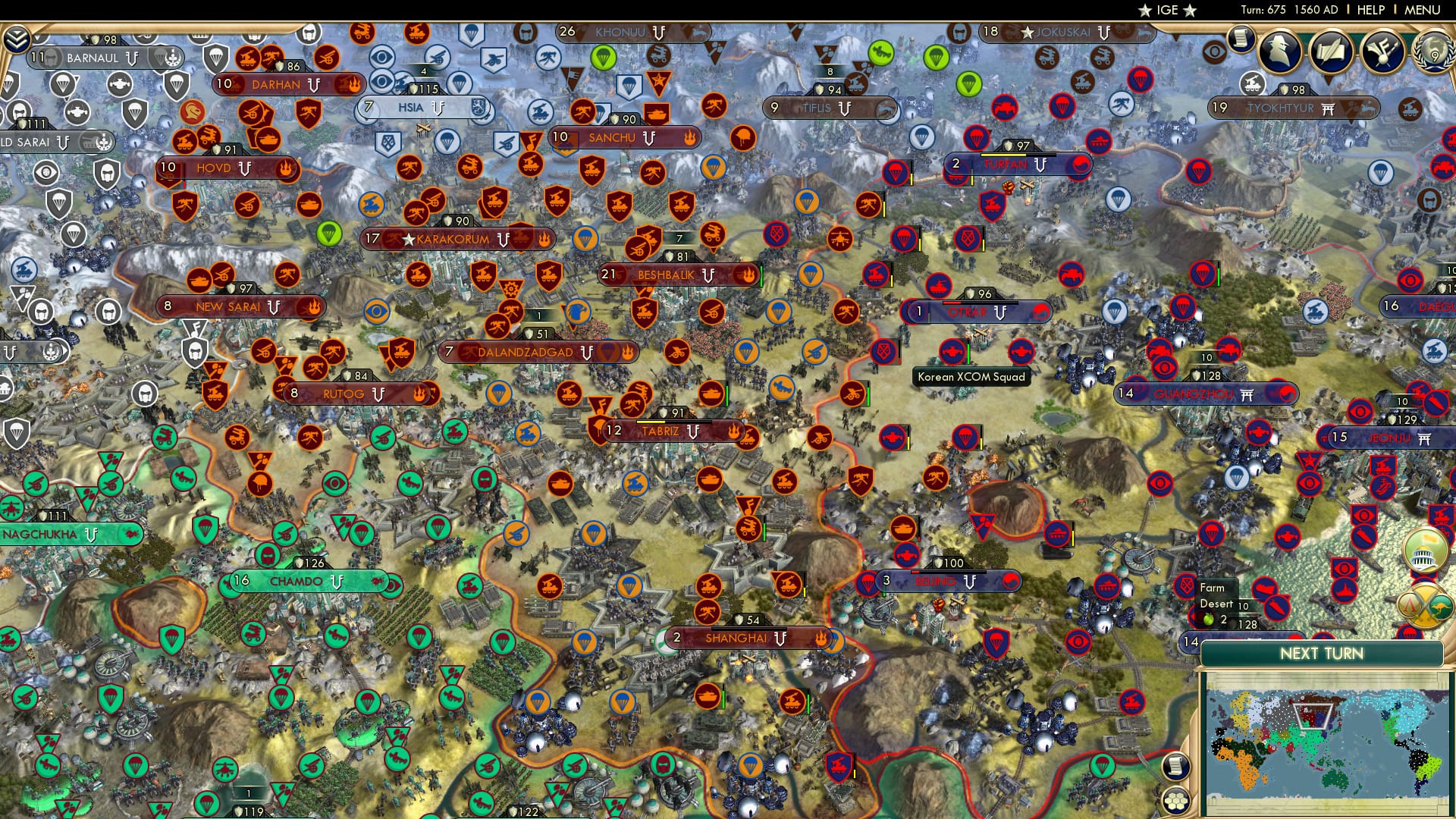This screenshot has height=819, width=1456.
Task: Open Shanghai's city banner
Action: point(747,639)
